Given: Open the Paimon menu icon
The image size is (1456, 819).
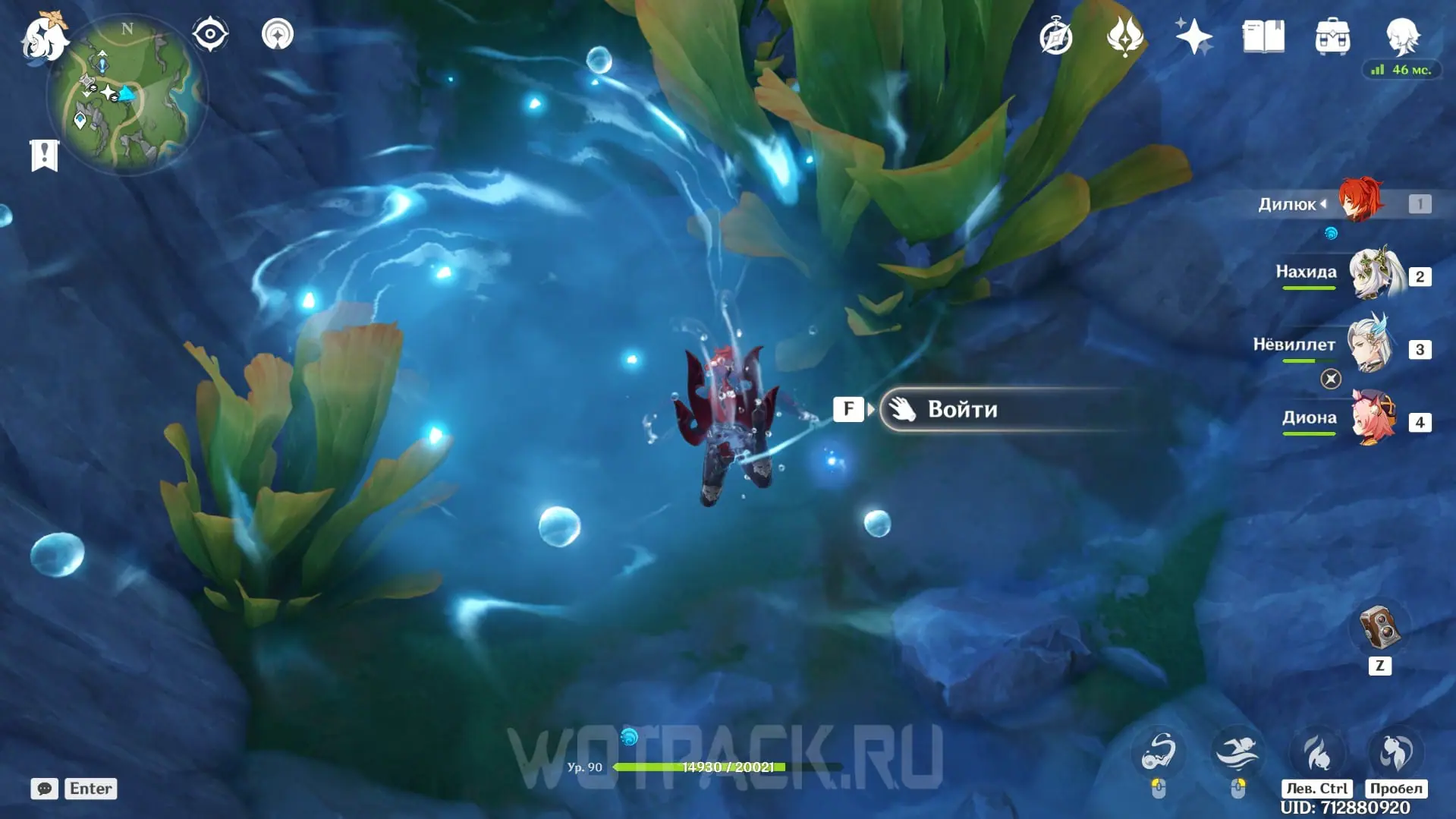Looking at the screenshot, I should 43,36.
